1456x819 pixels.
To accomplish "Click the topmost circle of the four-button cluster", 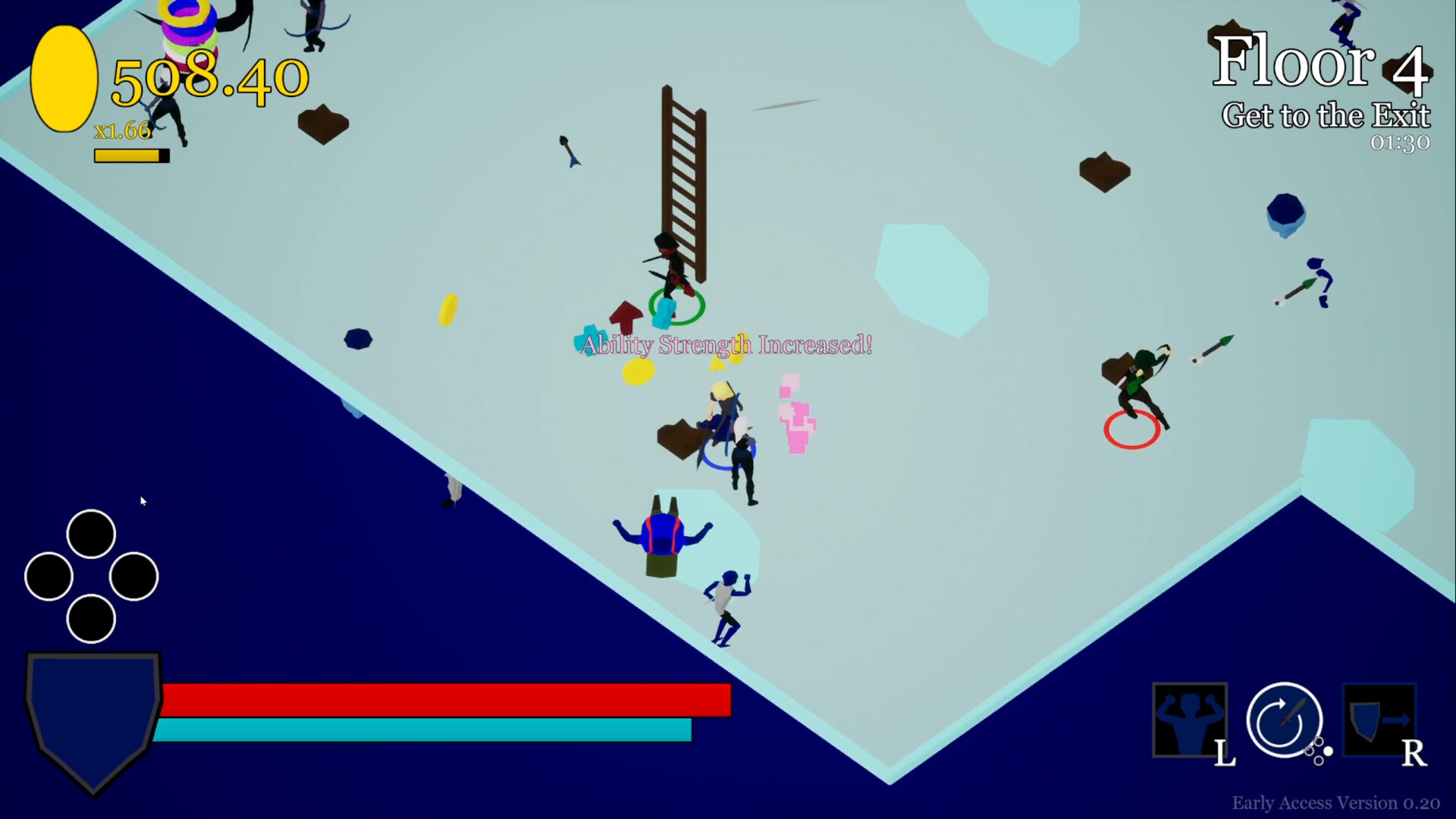I will (x=91, y=533).
